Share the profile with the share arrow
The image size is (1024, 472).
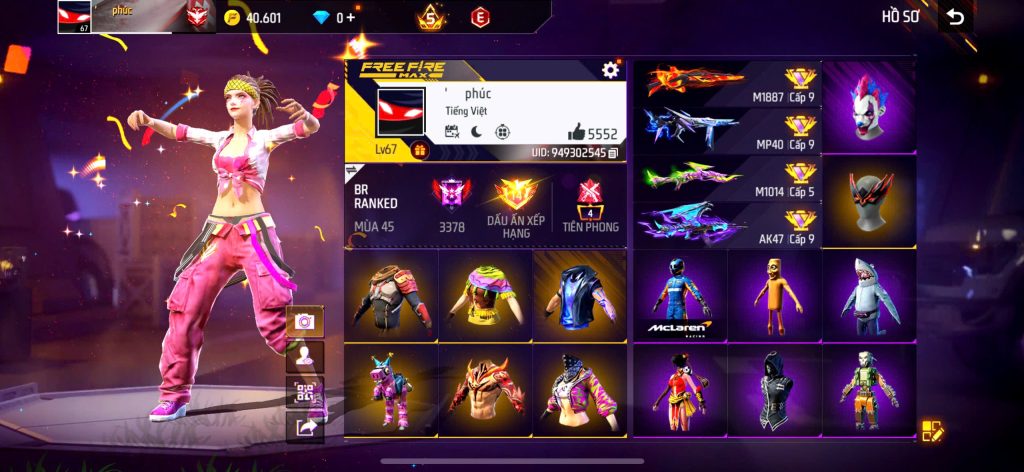tap(304, 428)
